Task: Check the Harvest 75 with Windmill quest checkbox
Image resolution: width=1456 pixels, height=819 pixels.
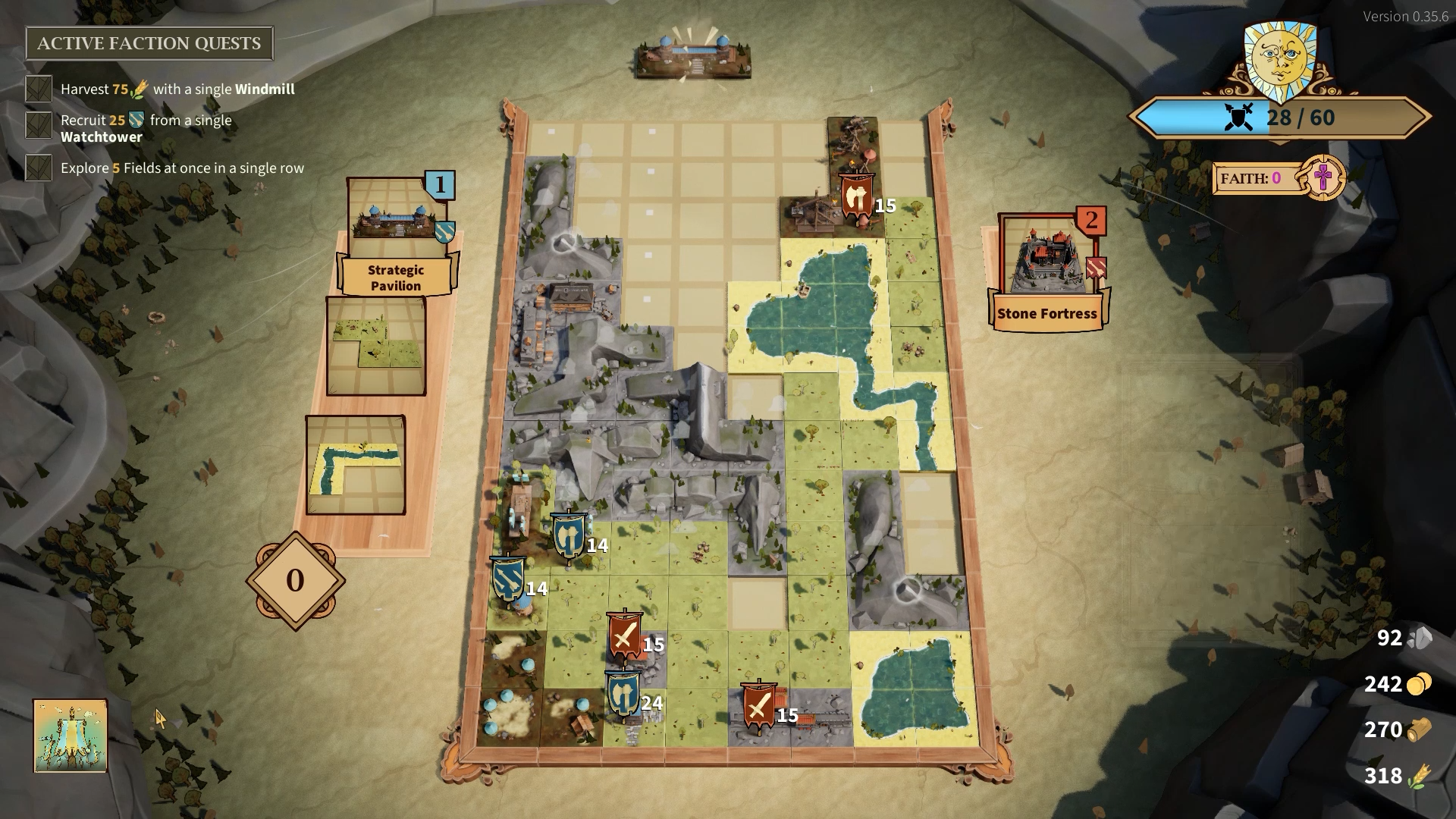Action: [x=37, y=89]
